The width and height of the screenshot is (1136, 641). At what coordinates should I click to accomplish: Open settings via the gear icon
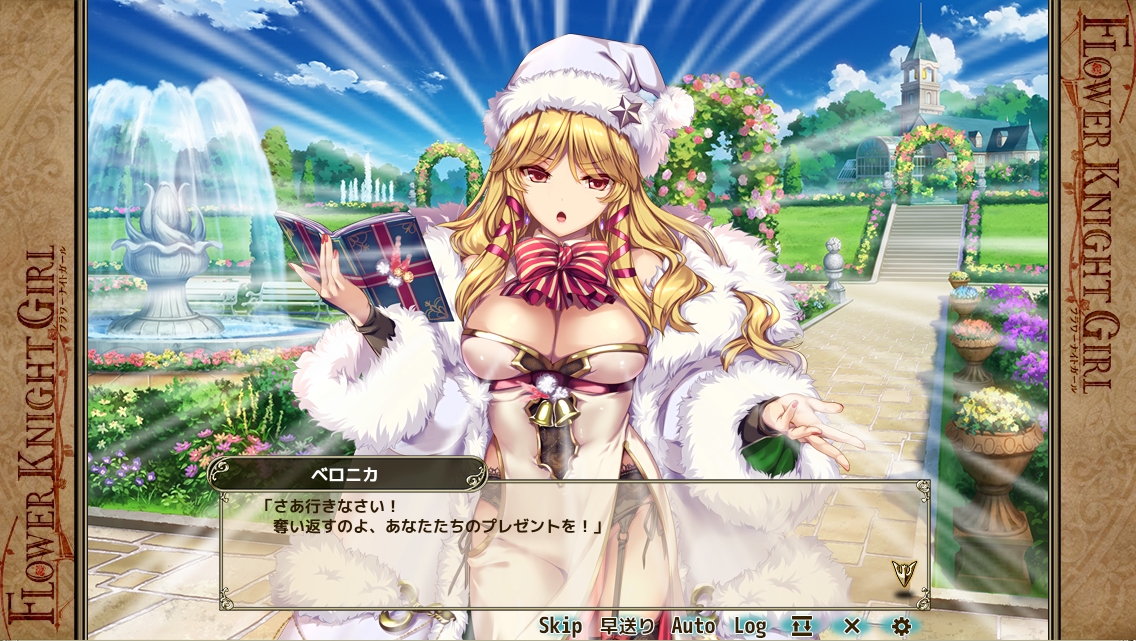[901, 626]
